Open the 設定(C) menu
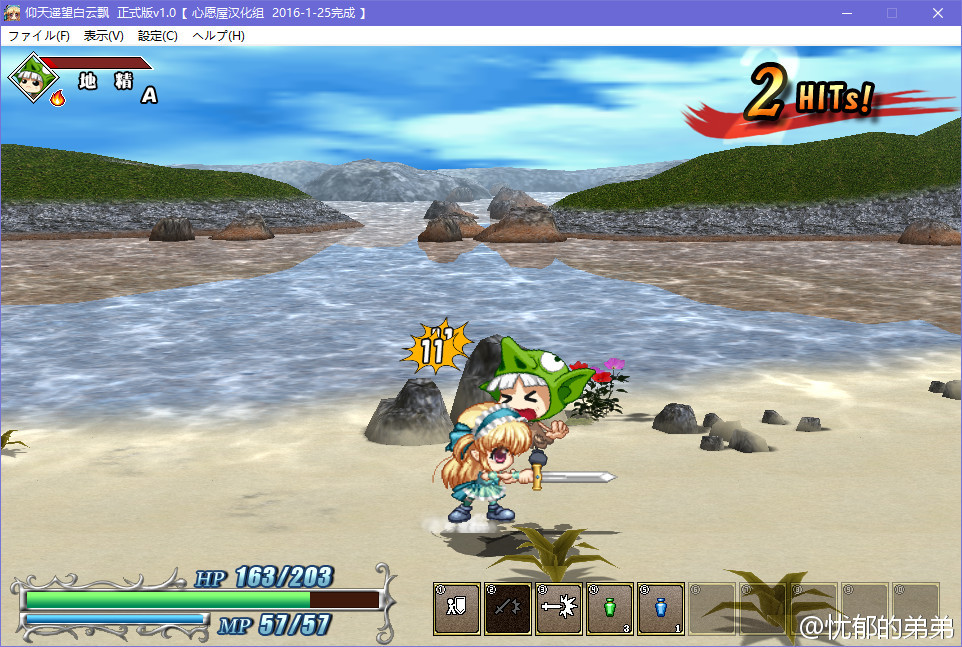The image size is (962, 647). pyautogui.click(x=158, y=36)
